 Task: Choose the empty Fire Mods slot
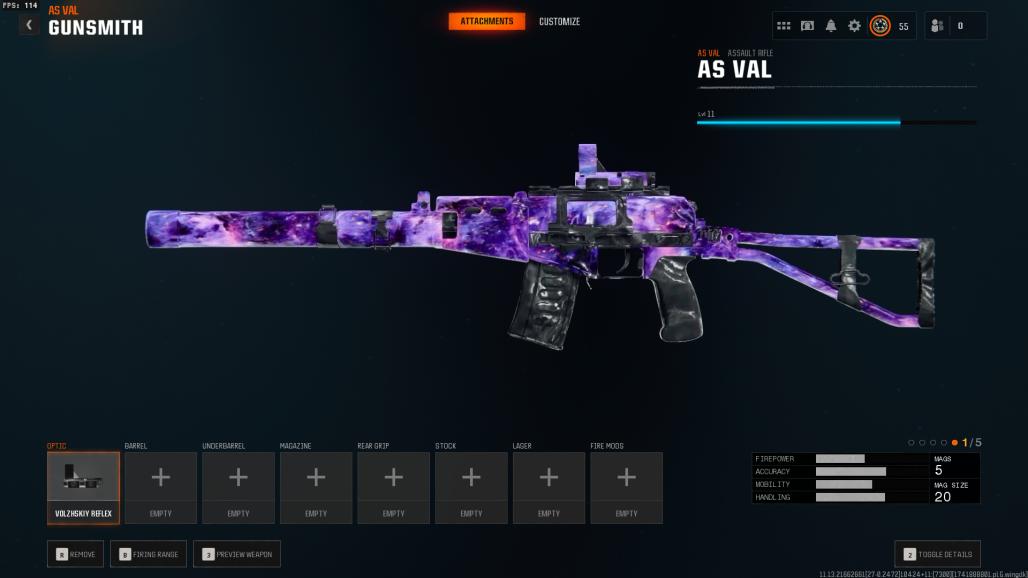(x=626, y=488)
